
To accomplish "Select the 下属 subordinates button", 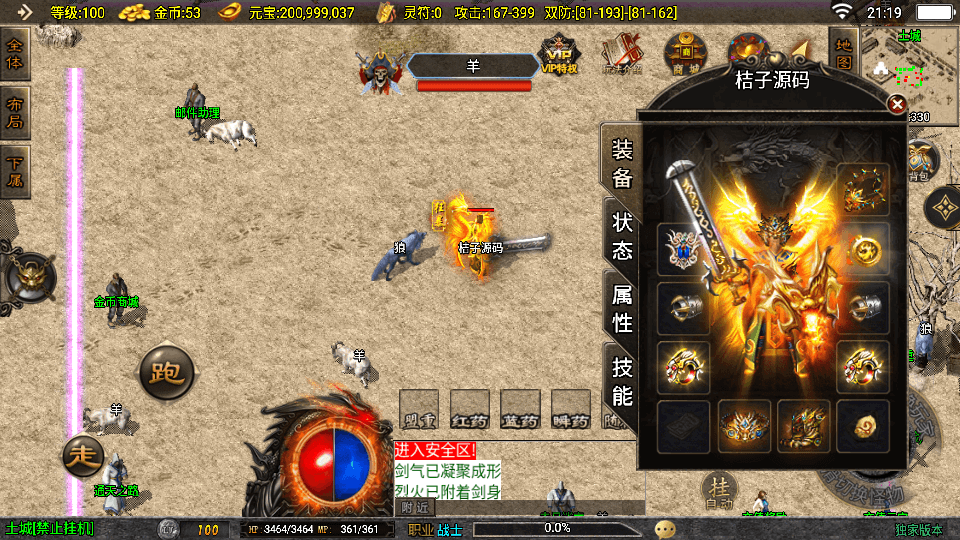I will (x=16, y=172).
